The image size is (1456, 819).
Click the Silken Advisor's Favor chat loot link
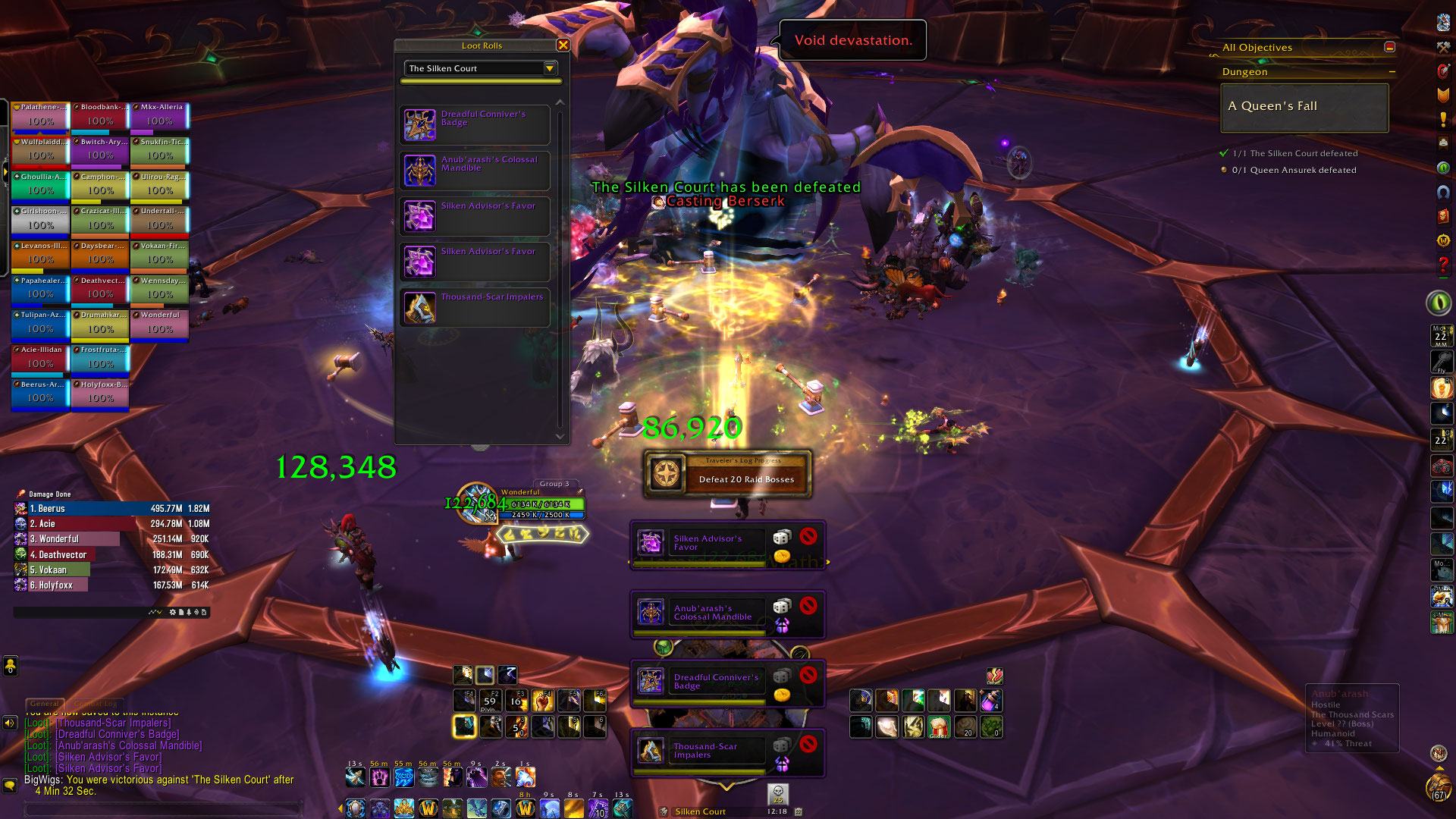point(108,757)
